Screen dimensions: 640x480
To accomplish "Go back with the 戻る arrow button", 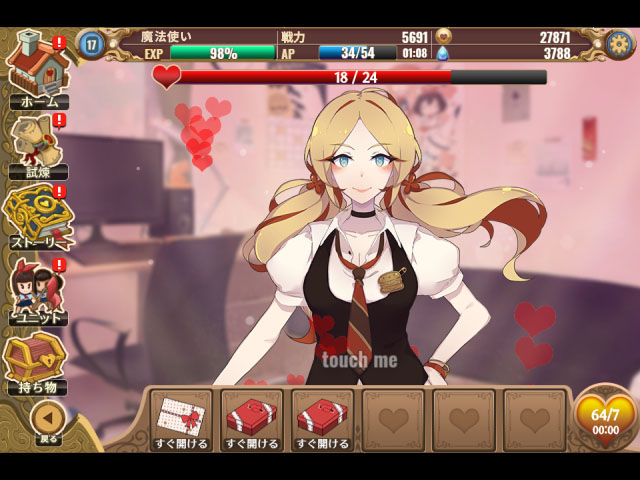I will 48,420.
